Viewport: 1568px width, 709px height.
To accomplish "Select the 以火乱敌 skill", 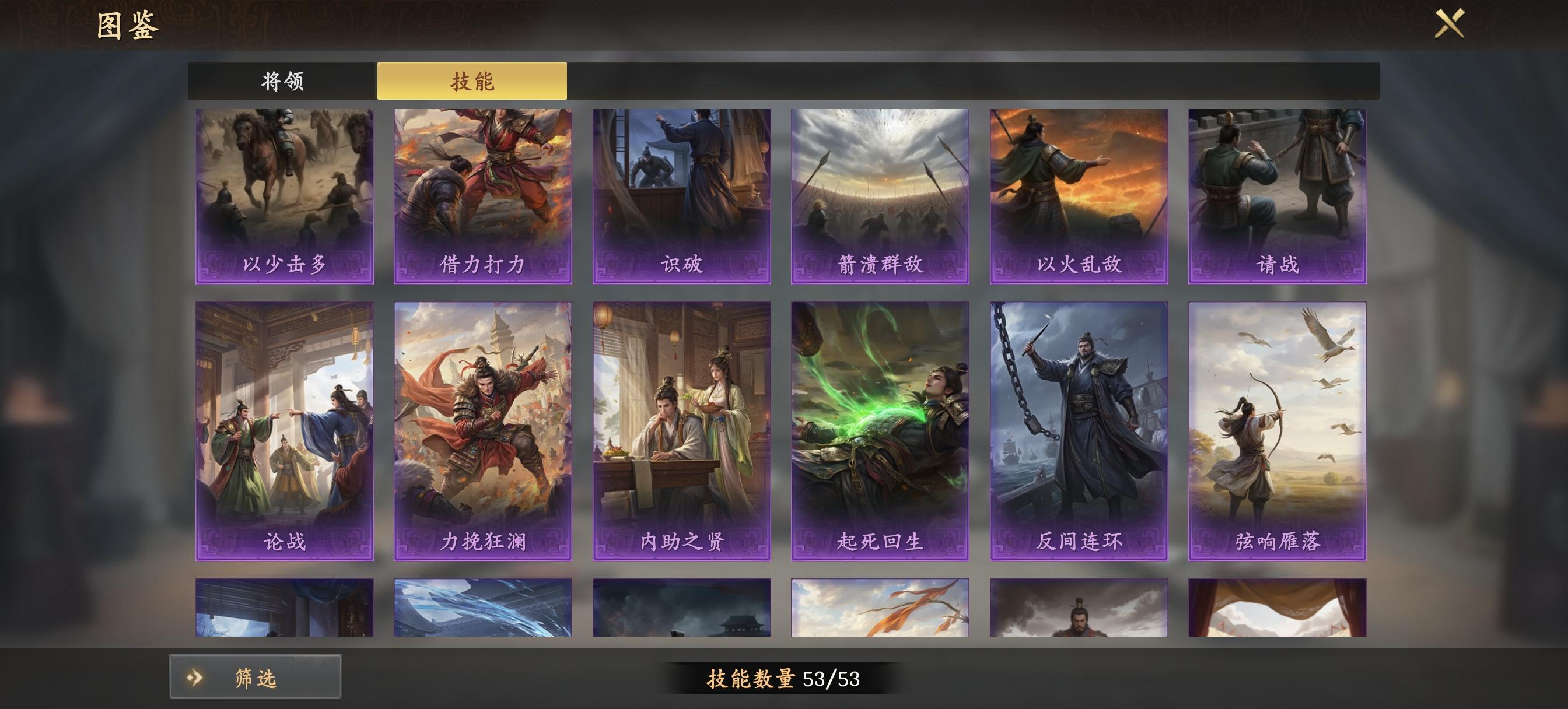I will (x=1080, y=195).
